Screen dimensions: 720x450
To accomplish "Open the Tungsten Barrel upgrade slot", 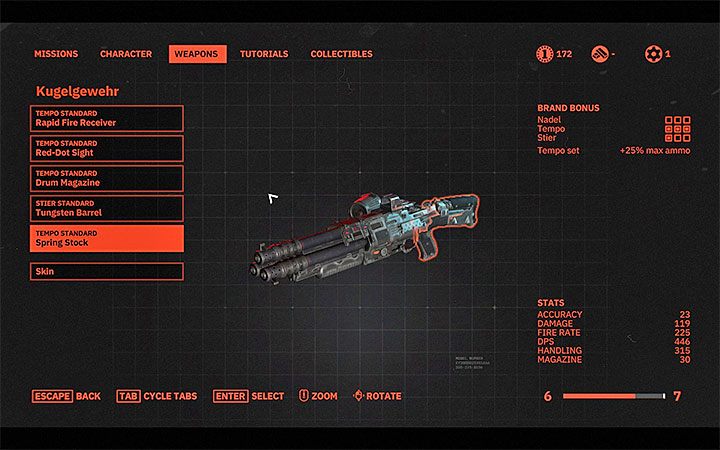I will [x=108, y=208].
